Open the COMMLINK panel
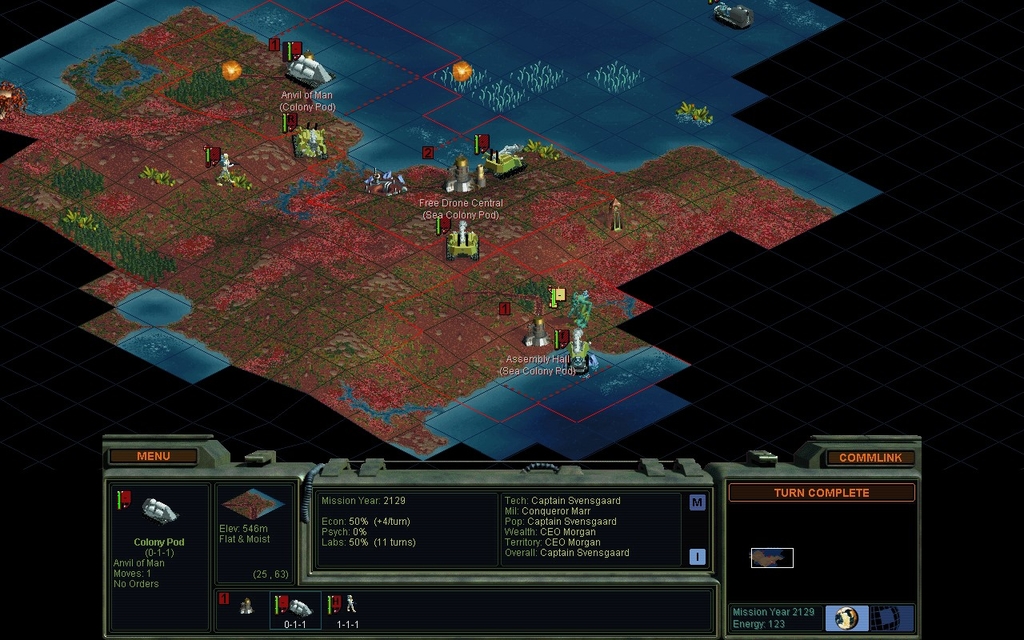 [x=870, y=458]
